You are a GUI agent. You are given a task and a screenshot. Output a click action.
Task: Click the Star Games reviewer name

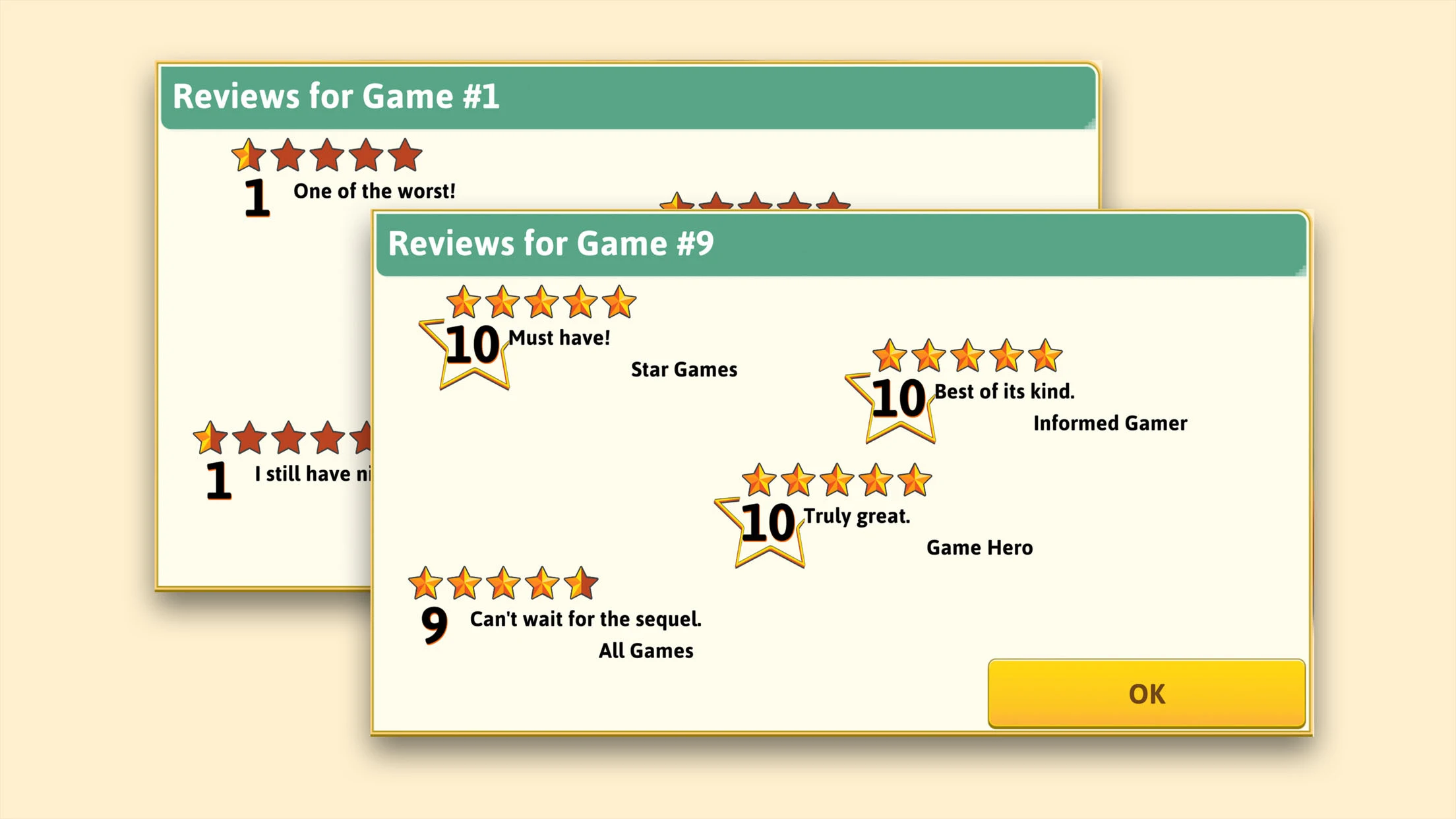coord(683,369)
